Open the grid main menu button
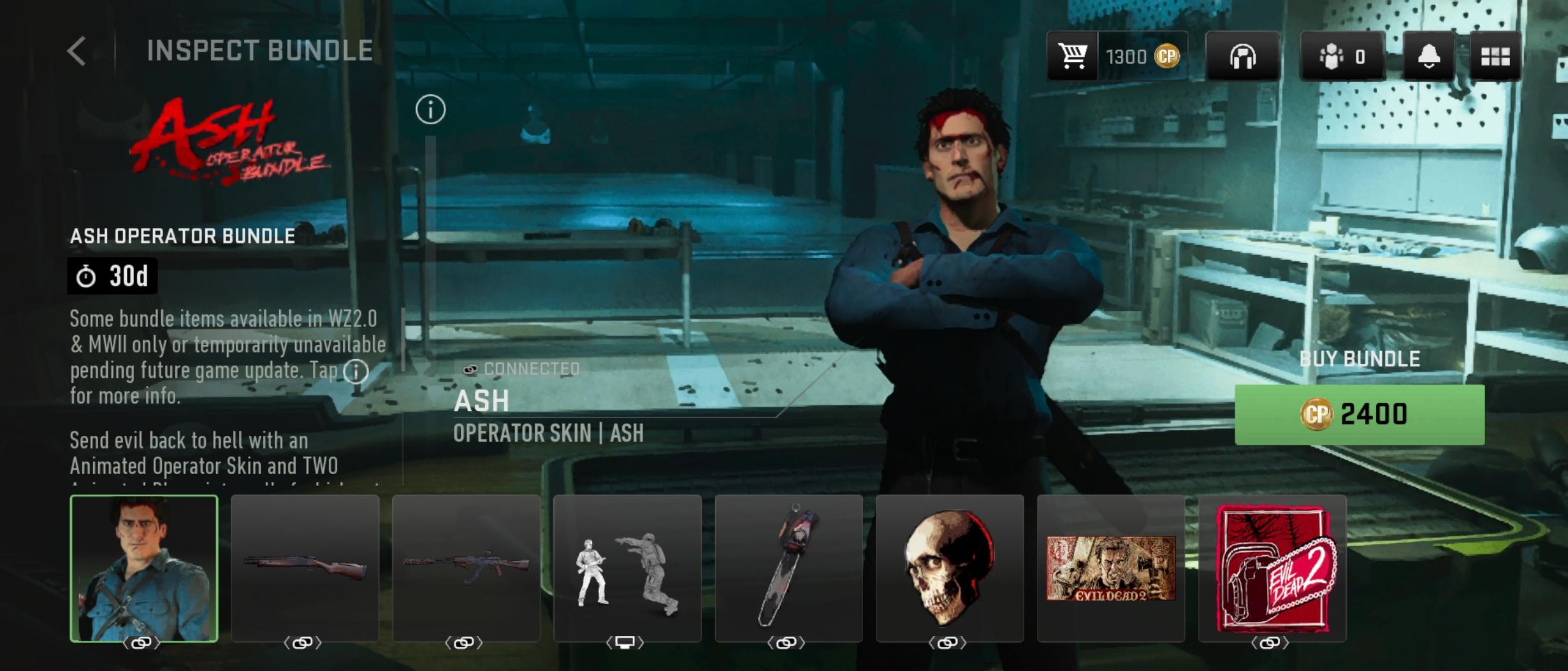Image resolution: width=1568 pixels, height=671 pixels. [x=1495, y=56]
